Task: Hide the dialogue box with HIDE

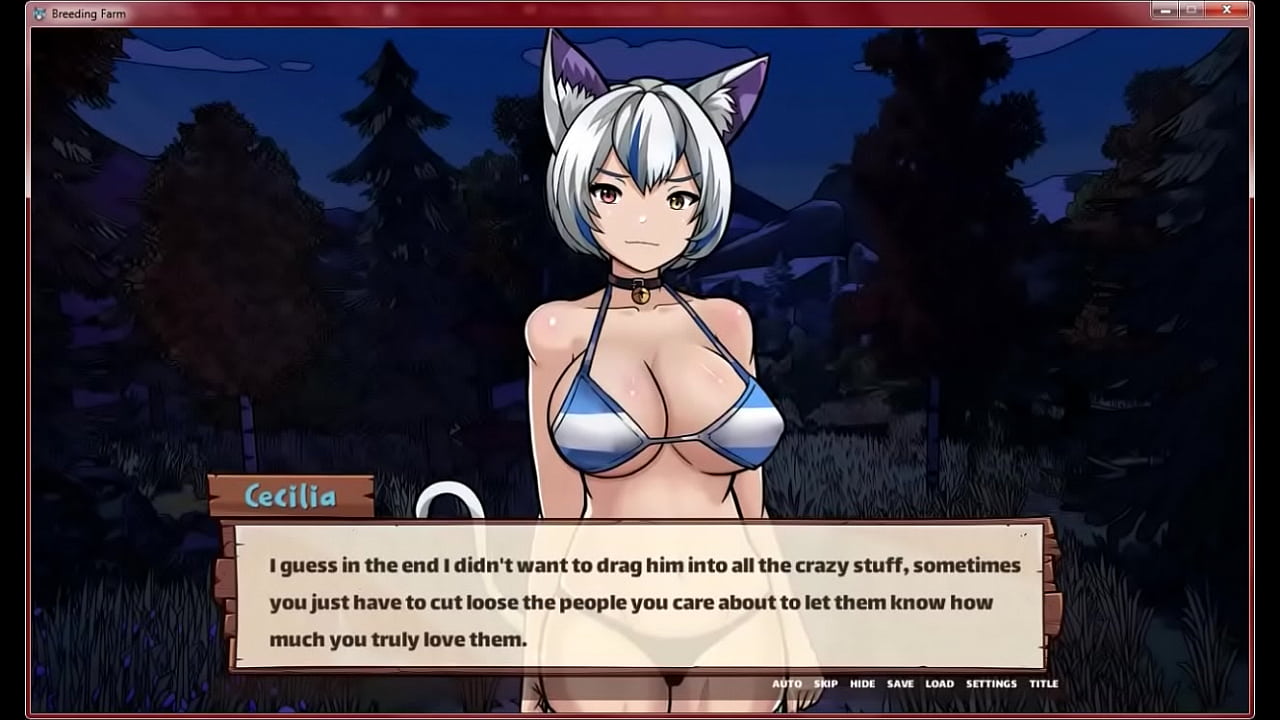Action: coord(862,684)
